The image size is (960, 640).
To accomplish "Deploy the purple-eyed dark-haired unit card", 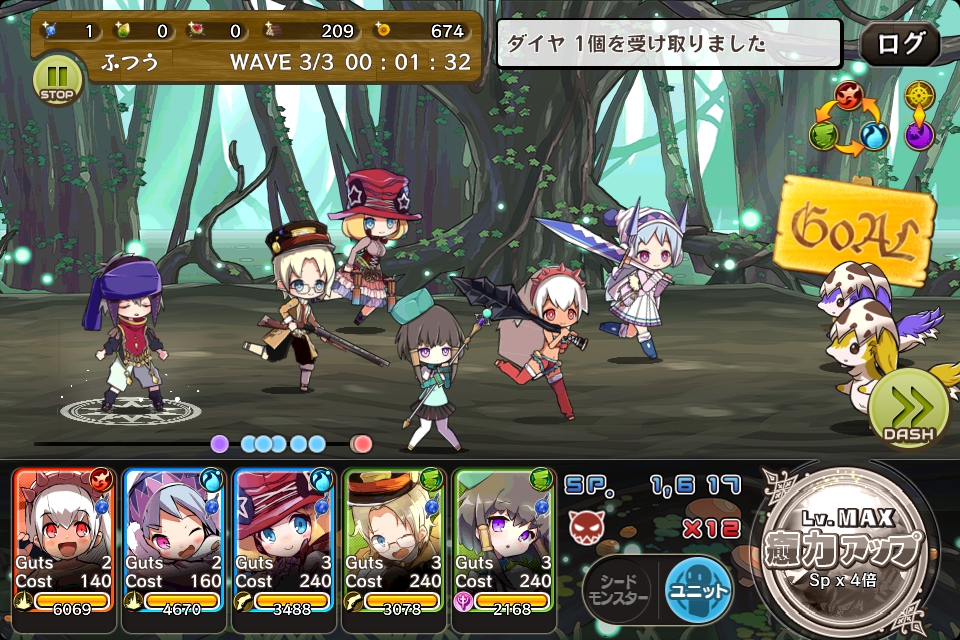I will point(505,540).
